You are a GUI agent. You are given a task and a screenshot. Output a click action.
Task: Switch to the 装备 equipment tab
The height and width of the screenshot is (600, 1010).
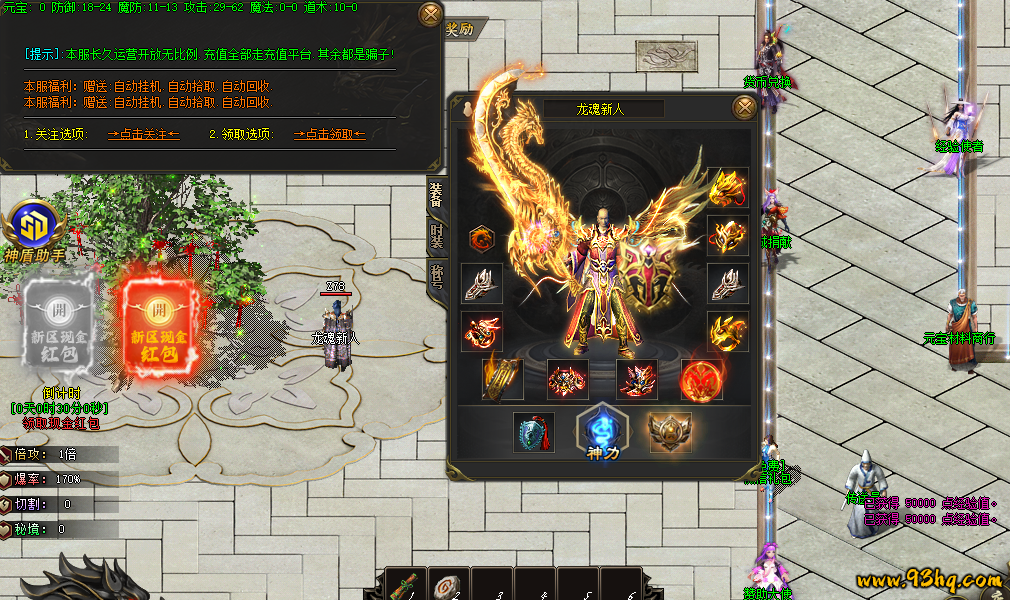tap(437, 196)
